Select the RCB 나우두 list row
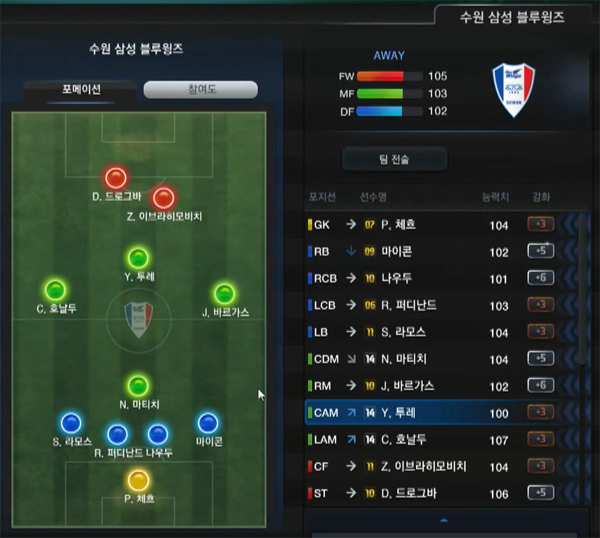600x538 pixels. [x=430, y=279]
